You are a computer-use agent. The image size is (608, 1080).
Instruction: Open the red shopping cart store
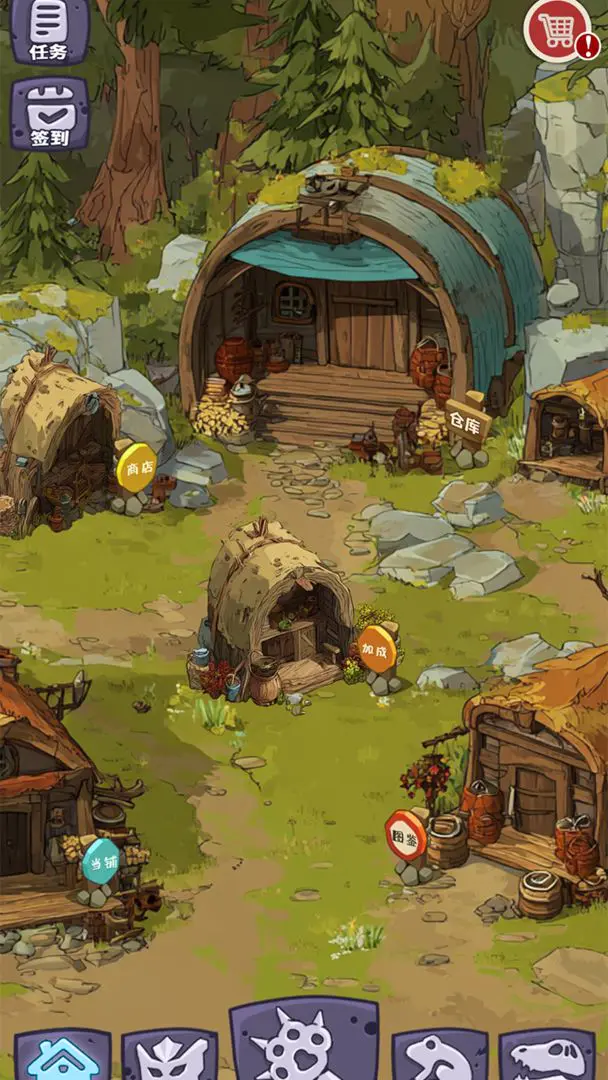click(558, 30)
